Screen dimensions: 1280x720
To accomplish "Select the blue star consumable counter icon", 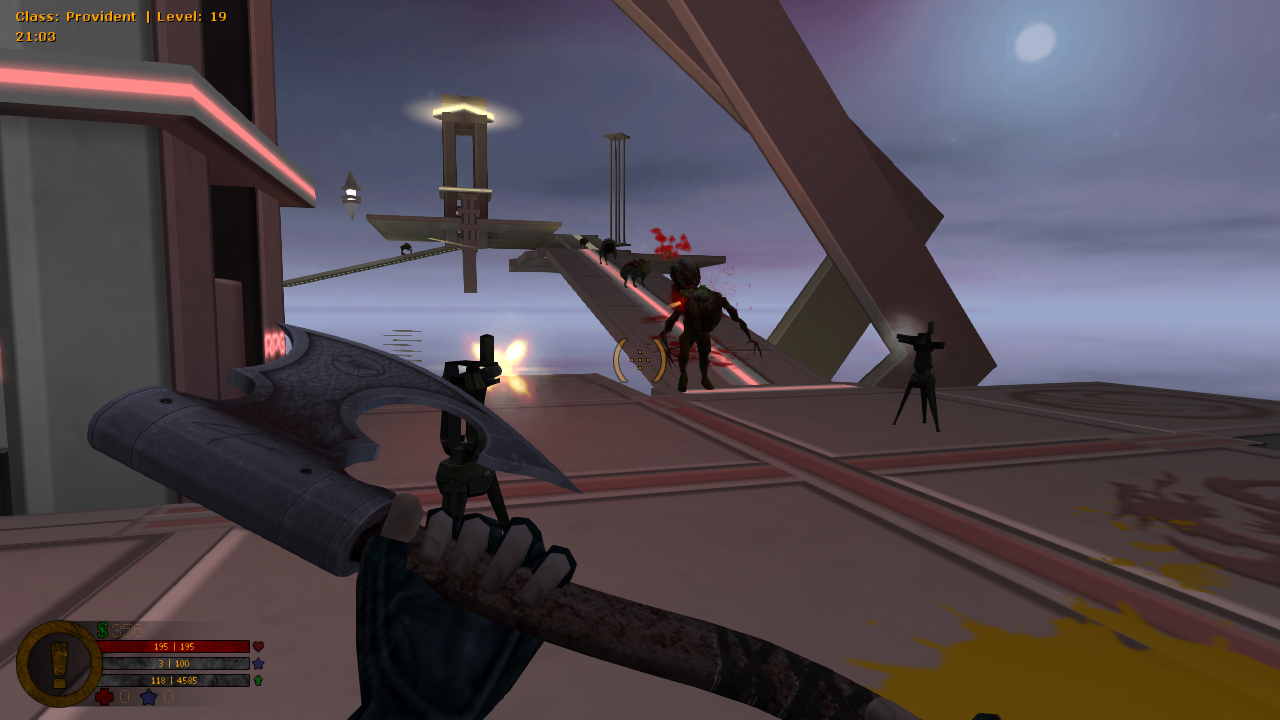I will (148, 697).
